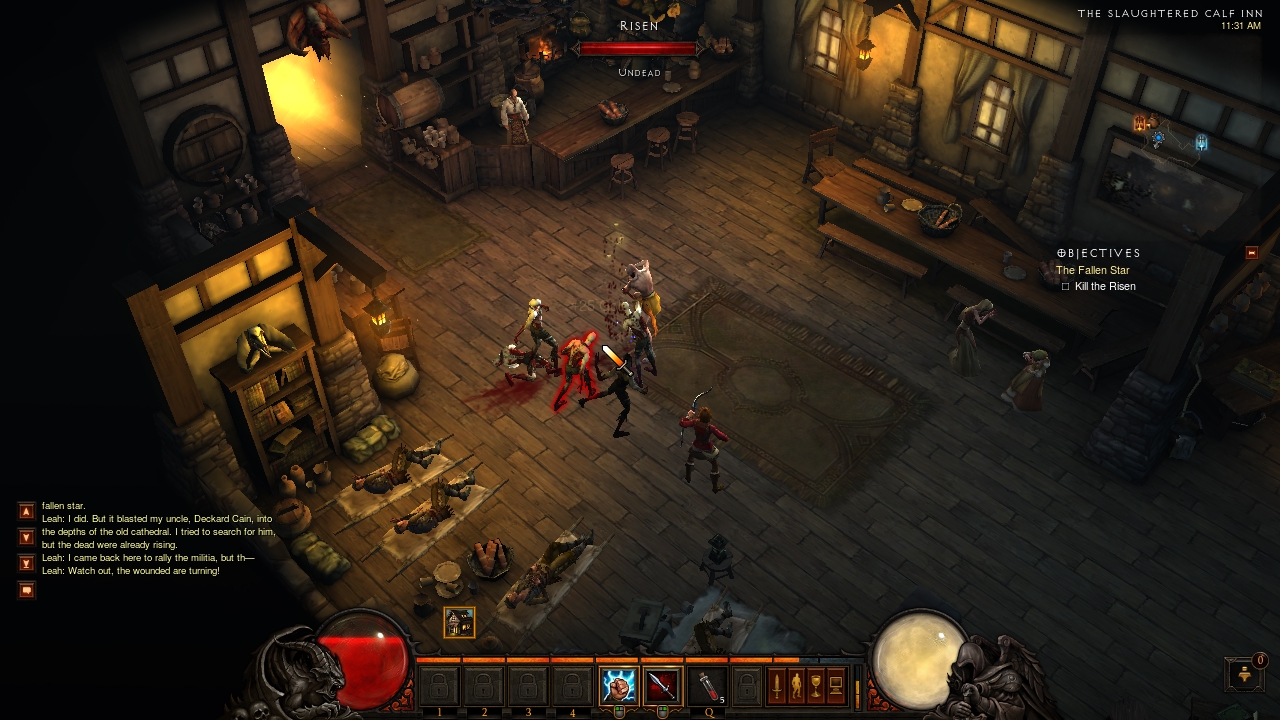The image size is (1280, 720).
Task: Use the sword attack skill
Action: pyautogui.click(x=661, y=686)
